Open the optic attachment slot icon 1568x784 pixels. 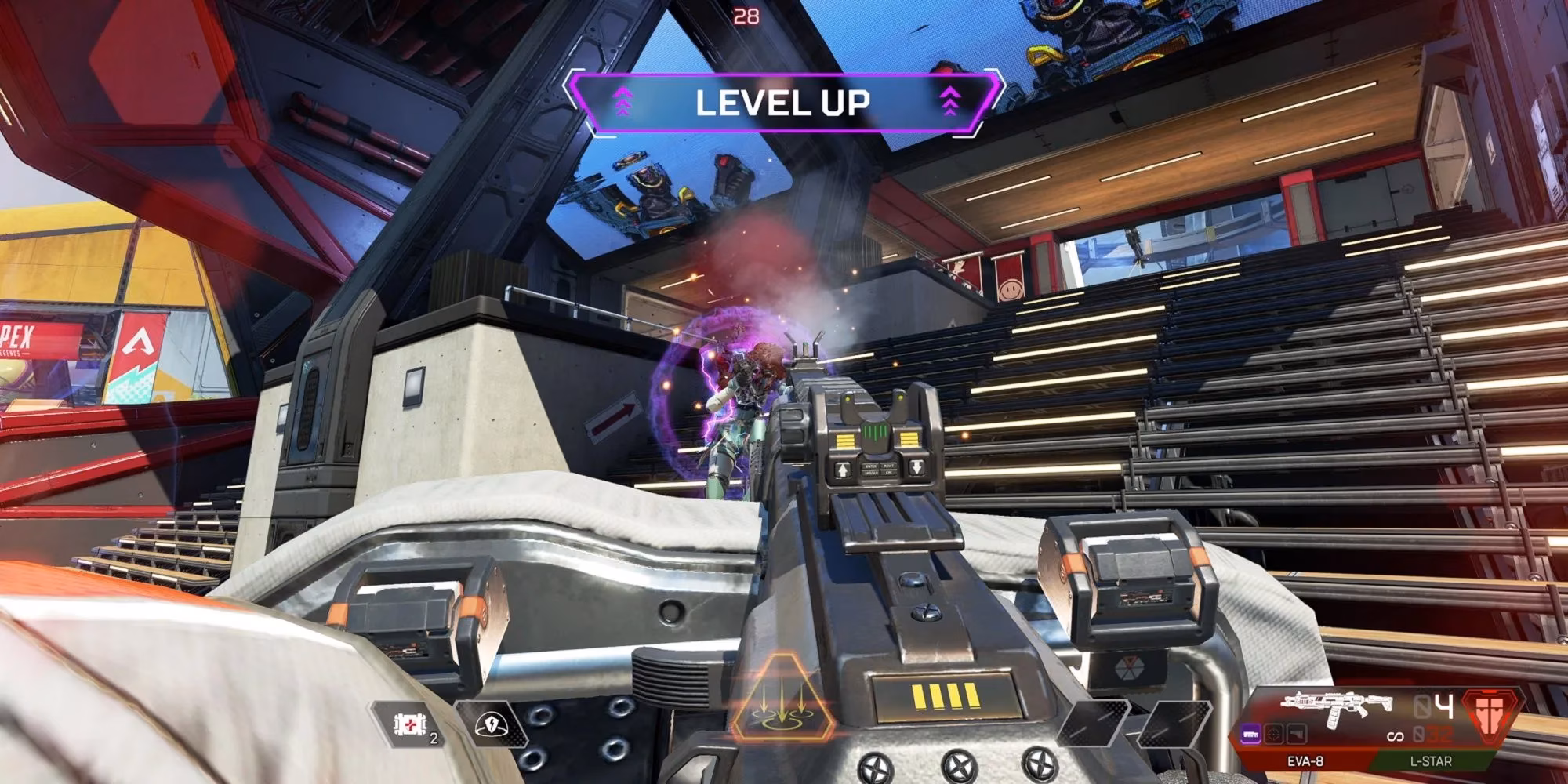click(1273, 735)
